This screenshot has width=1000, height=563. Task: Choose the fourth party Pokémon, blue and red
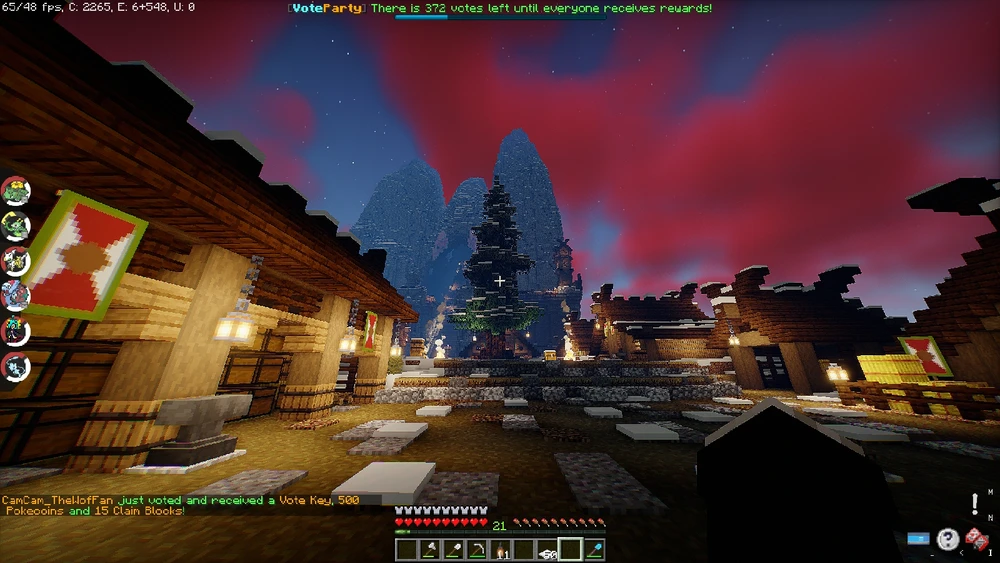click(16, 295)
